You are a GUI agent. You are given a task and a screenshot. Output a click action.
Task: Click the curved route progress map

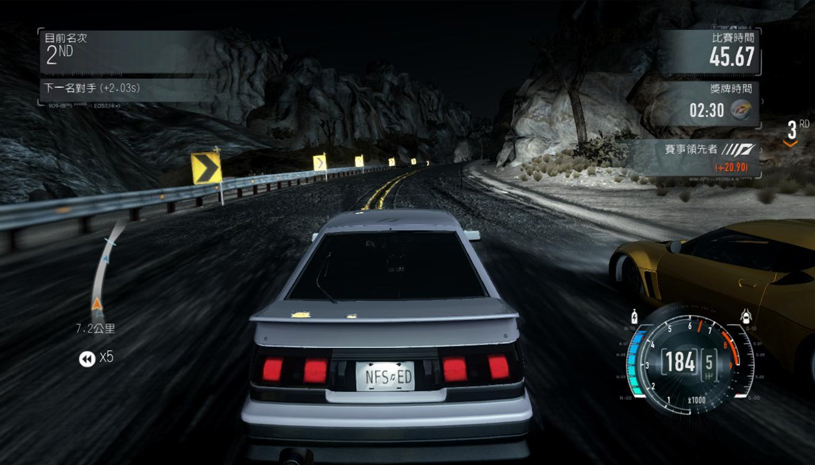[x=104, y=268]
